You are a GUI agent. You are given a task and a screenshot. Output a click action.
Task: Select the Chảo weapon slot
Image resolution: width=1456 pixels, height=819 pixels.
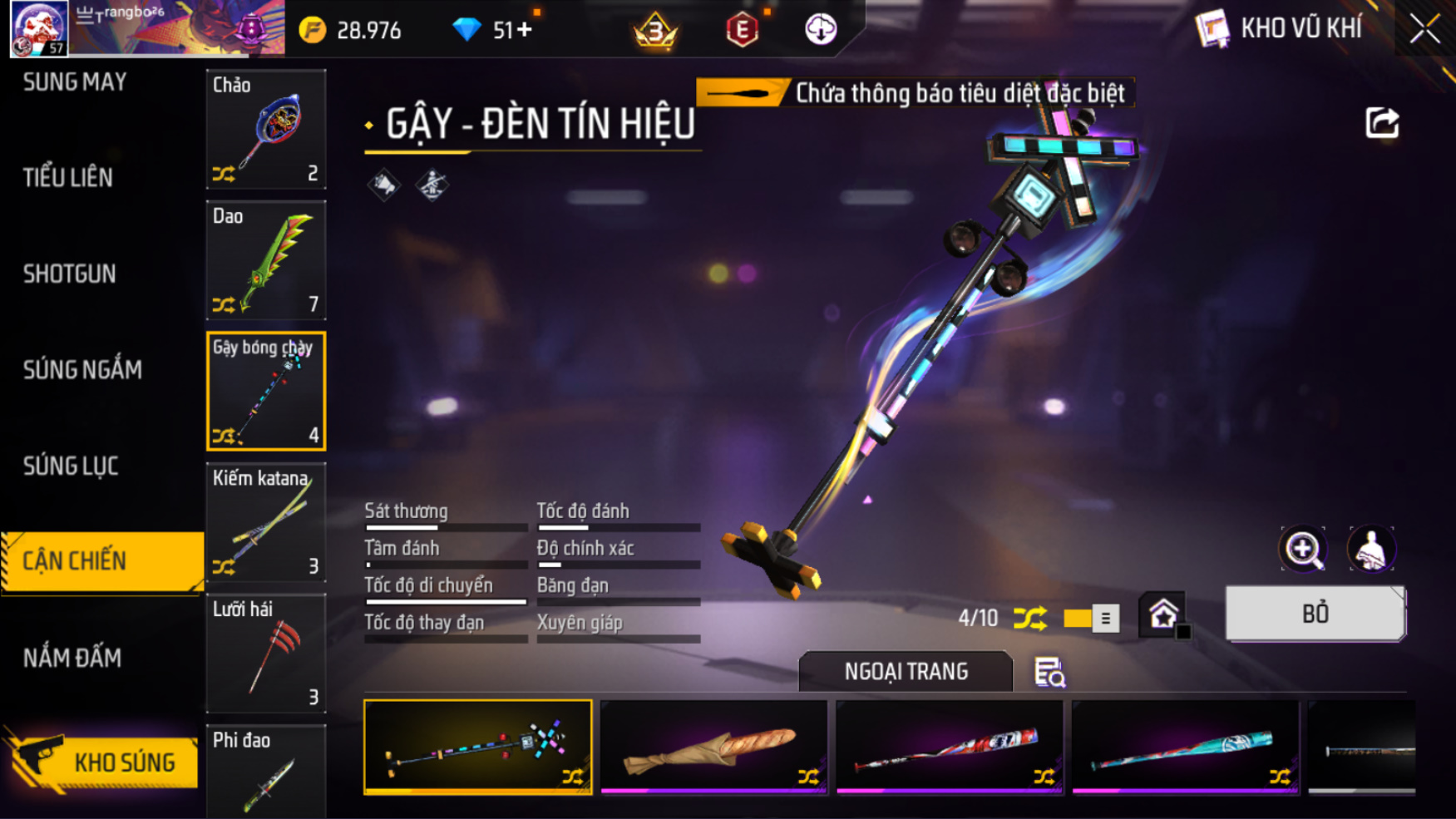point(266,130)
